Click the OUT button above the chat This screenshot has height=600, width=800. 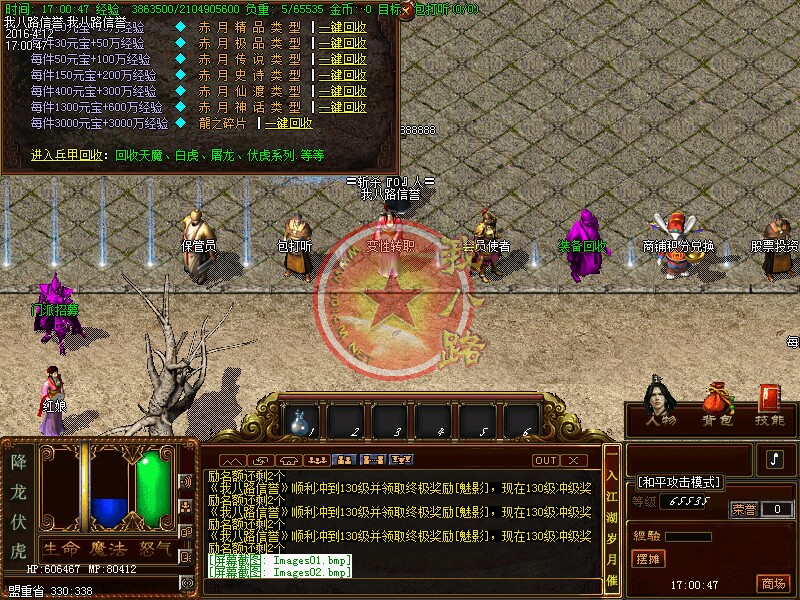pos(545,460)
